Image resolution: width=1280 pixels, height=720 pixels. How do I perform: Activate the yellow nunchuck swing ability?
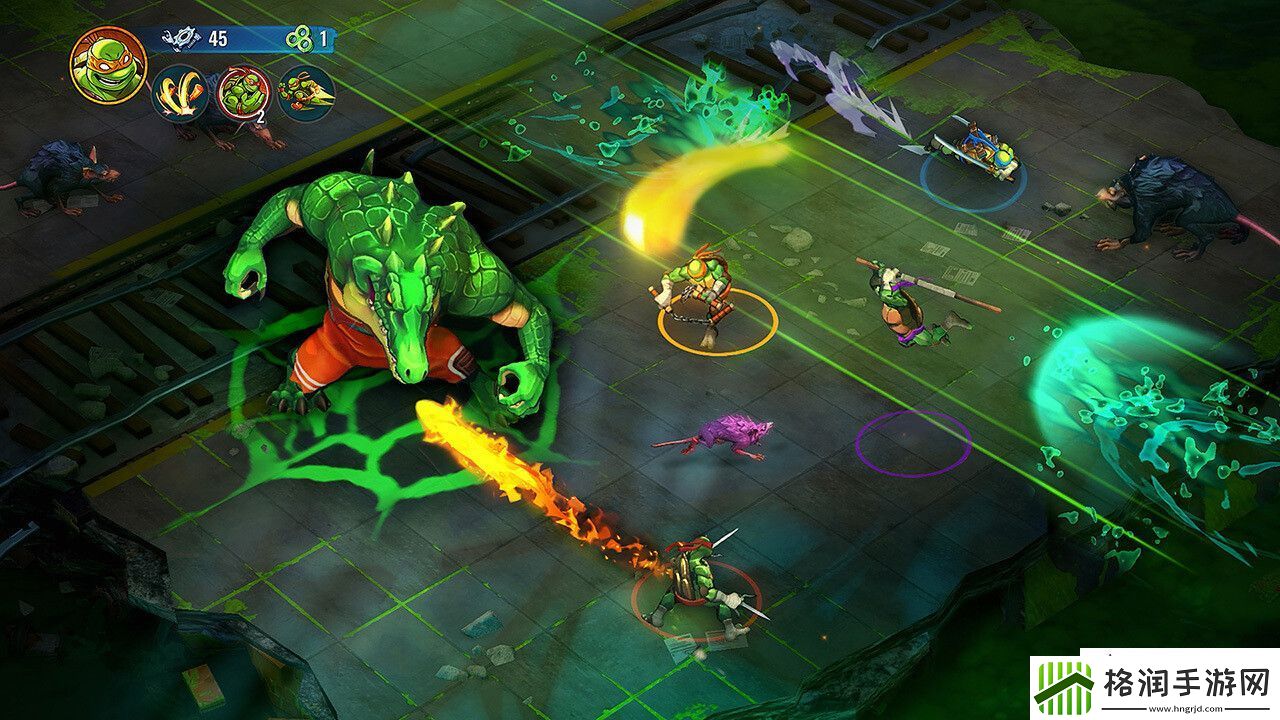180,93
